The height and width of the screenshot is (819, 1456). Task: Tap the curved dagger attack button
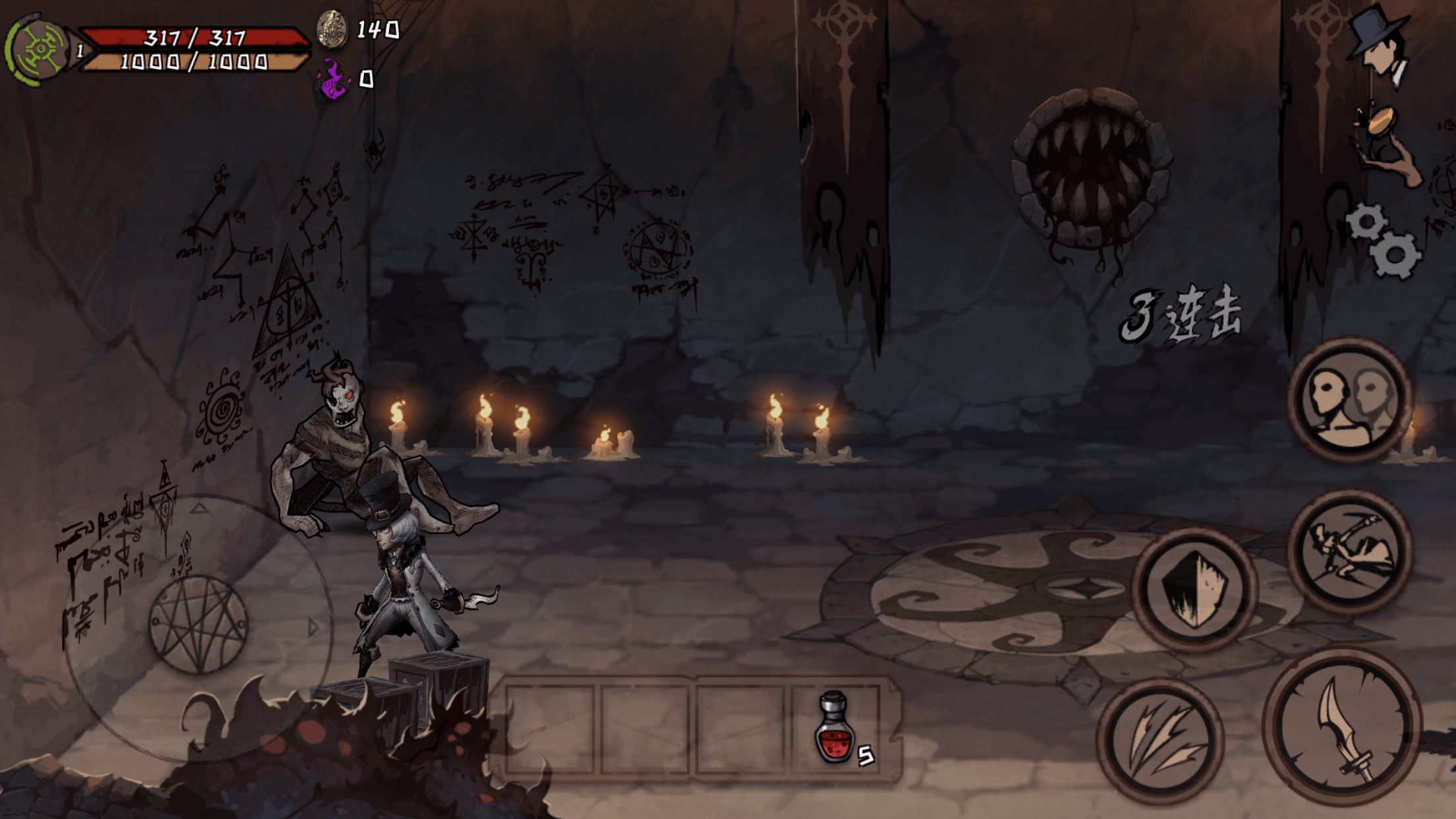1343,727
